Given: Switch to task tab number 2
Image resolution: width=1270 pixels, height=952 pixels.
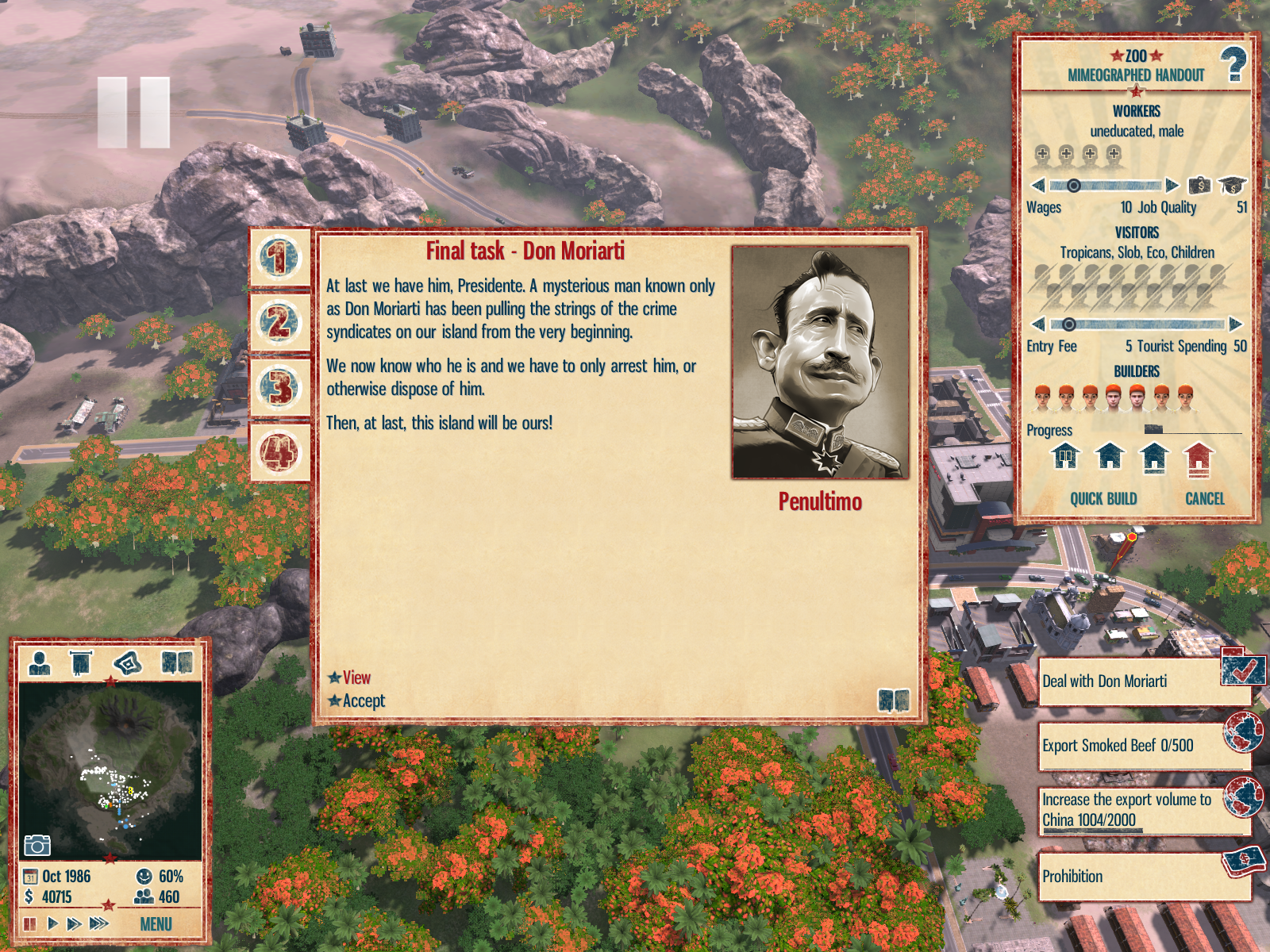Looking at the screenshot, I should tap(279, 323).
